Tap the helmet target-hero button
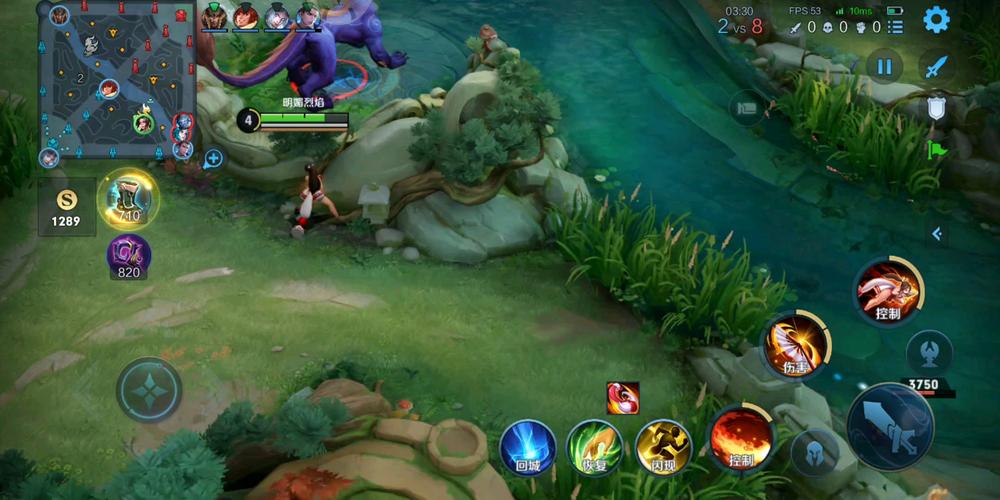Screen dimensions: 1000x500 (x=815, y=452)
